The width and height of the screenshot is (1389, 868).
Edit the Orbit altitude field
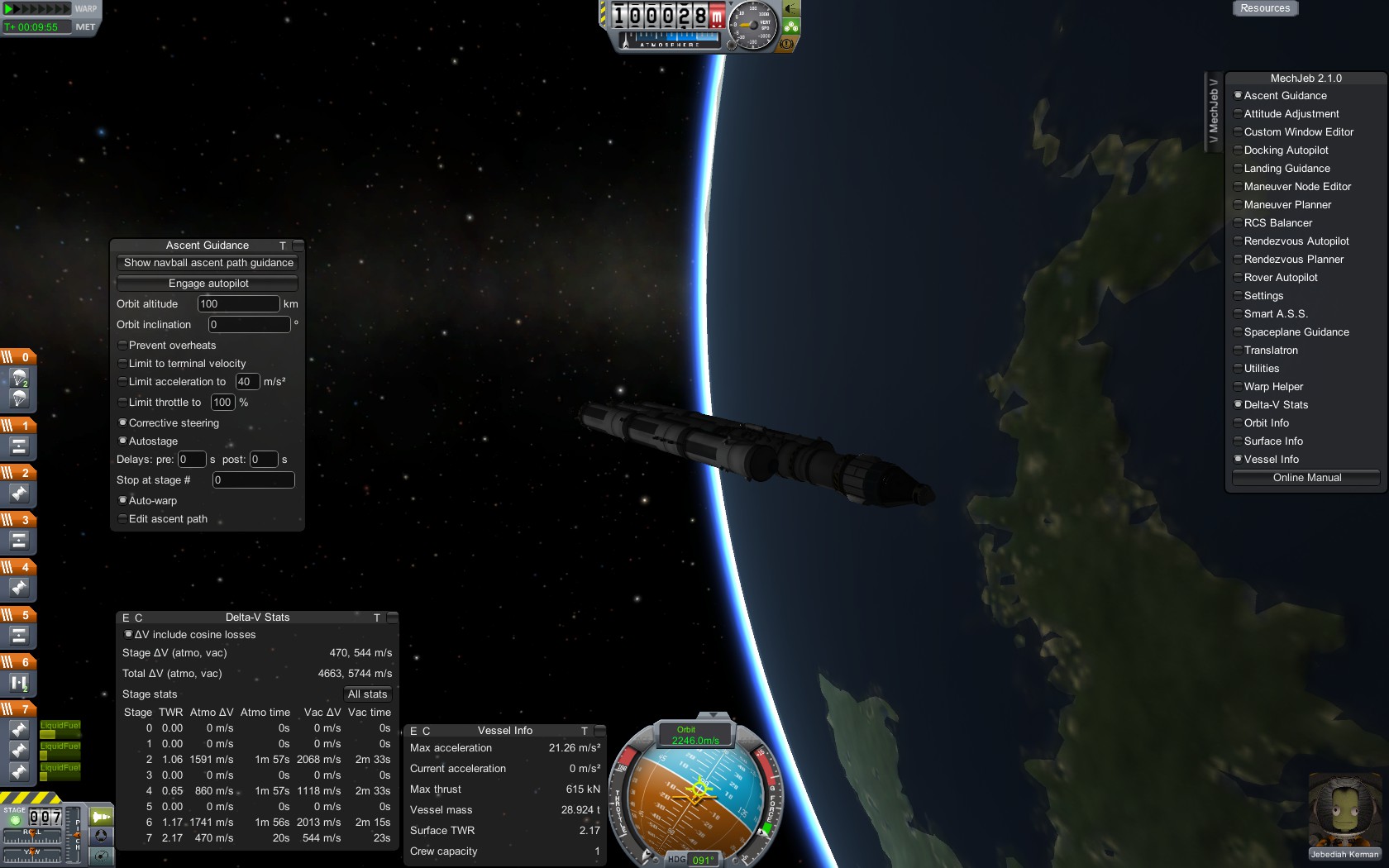click(x=238, y=304)
